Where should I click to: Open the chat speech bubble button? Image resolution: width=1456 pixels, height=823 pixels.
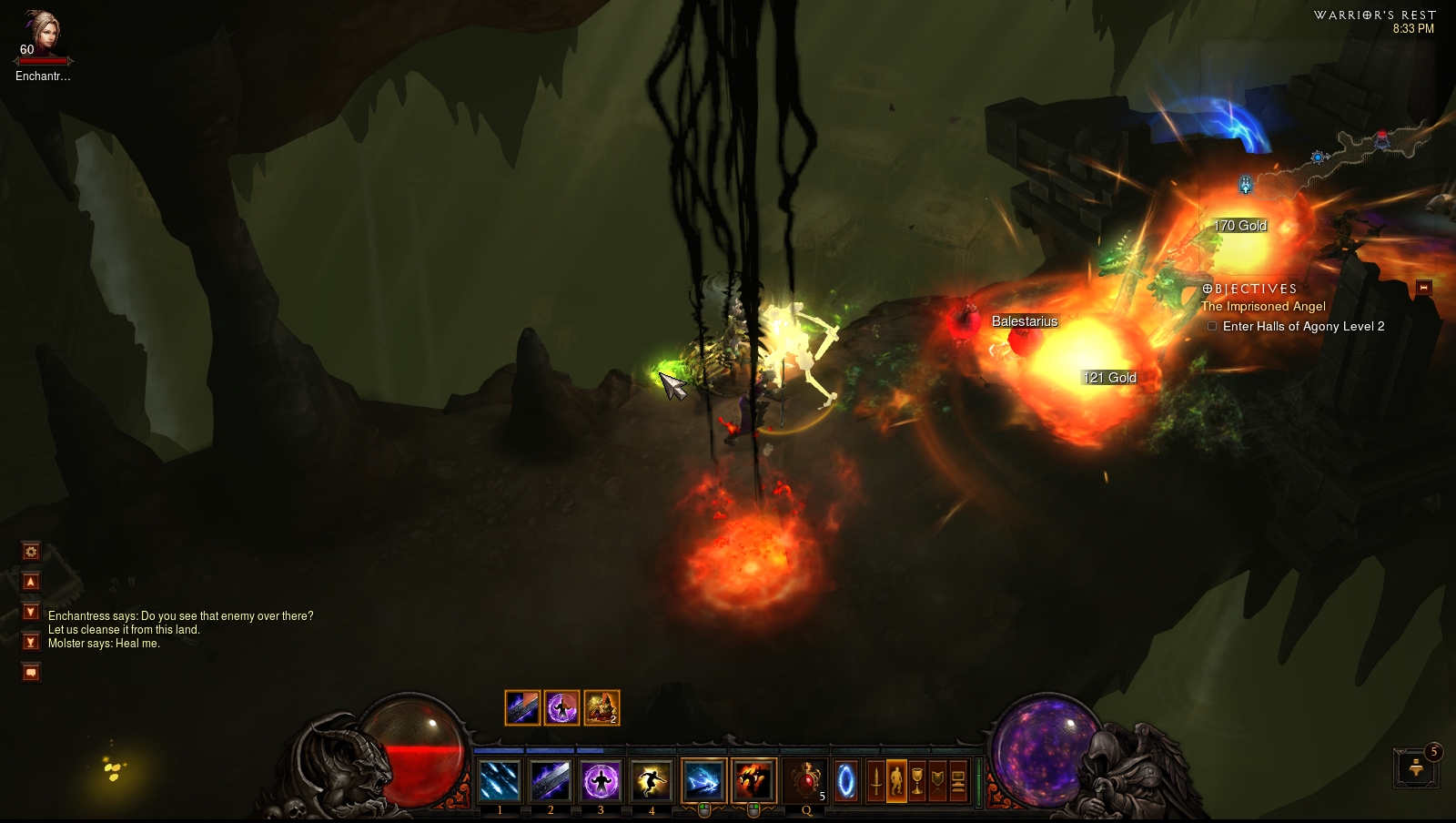[31, 673]
